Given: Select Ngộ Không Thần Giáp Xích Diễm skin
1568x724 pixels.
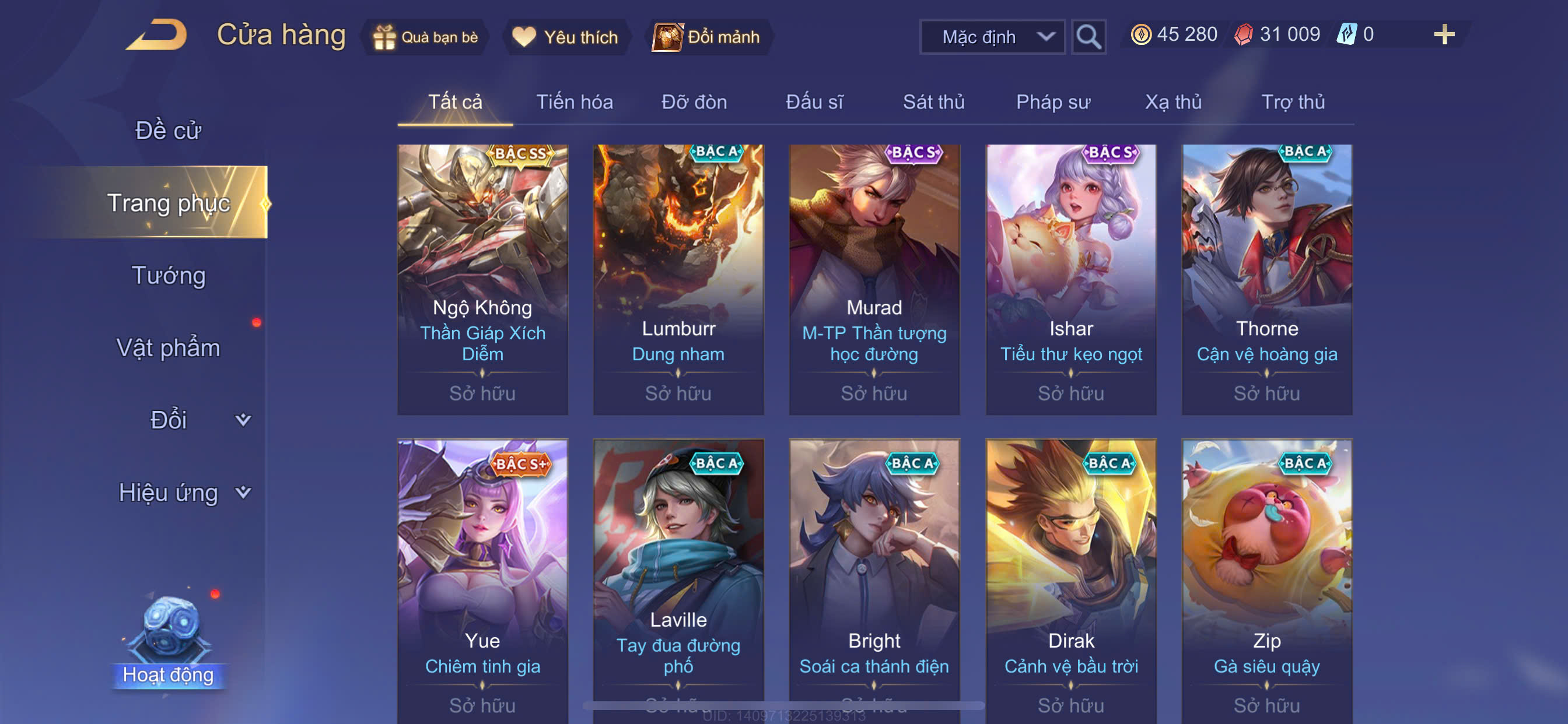Looking at the screenshot, I should [482, 280].
